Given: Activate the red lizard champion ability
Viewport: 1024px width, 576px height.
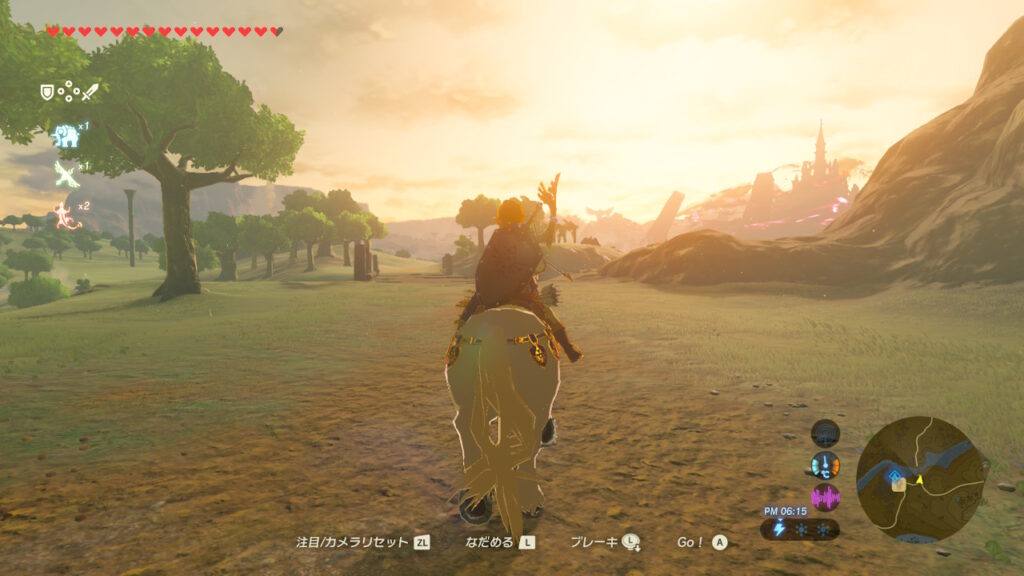Looking at the screenshot, I should pos(66,213).
